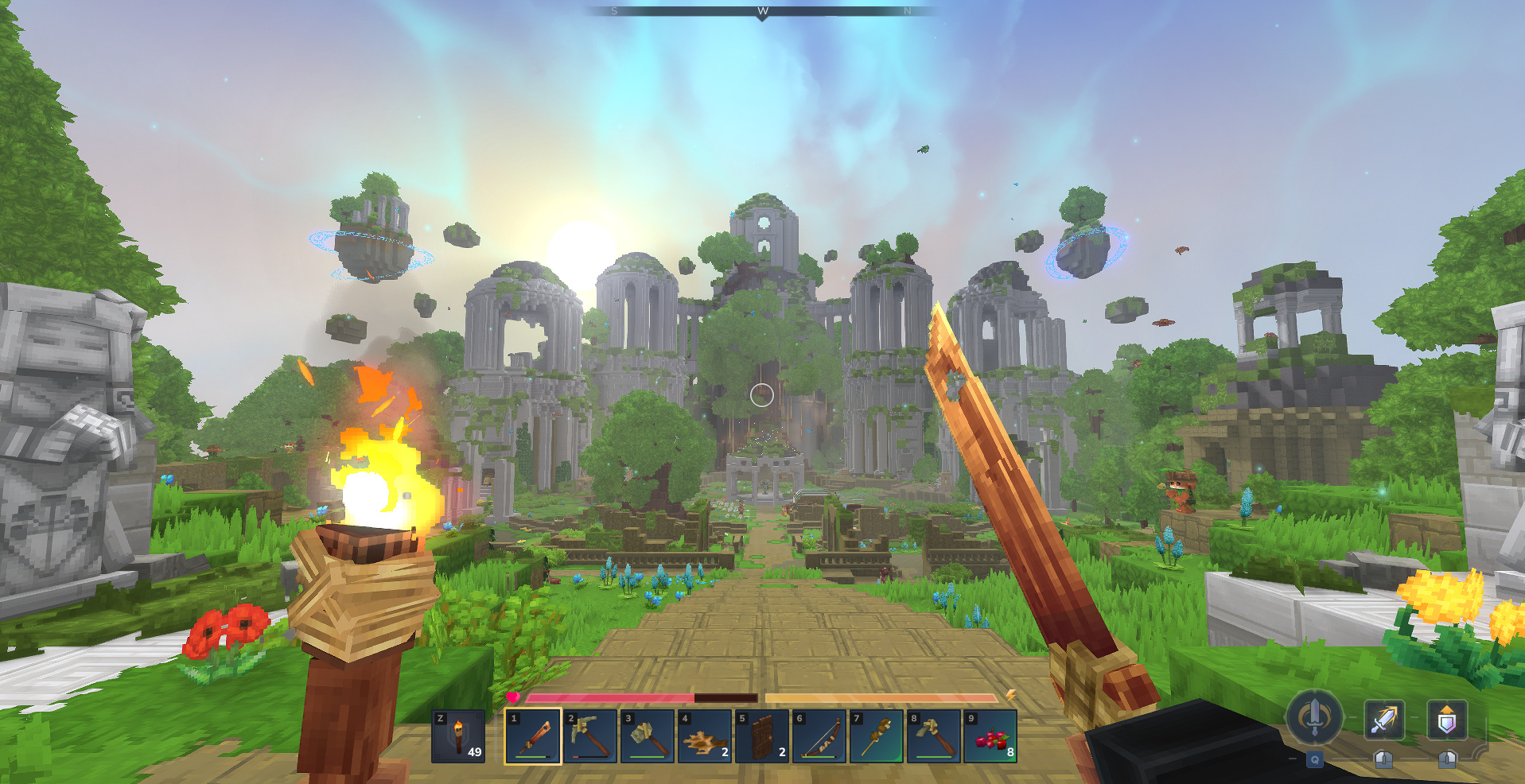This screenshot has height=784, width=1525.
Task: Activate the circular sword signature ability
Action: point(1314,718)
